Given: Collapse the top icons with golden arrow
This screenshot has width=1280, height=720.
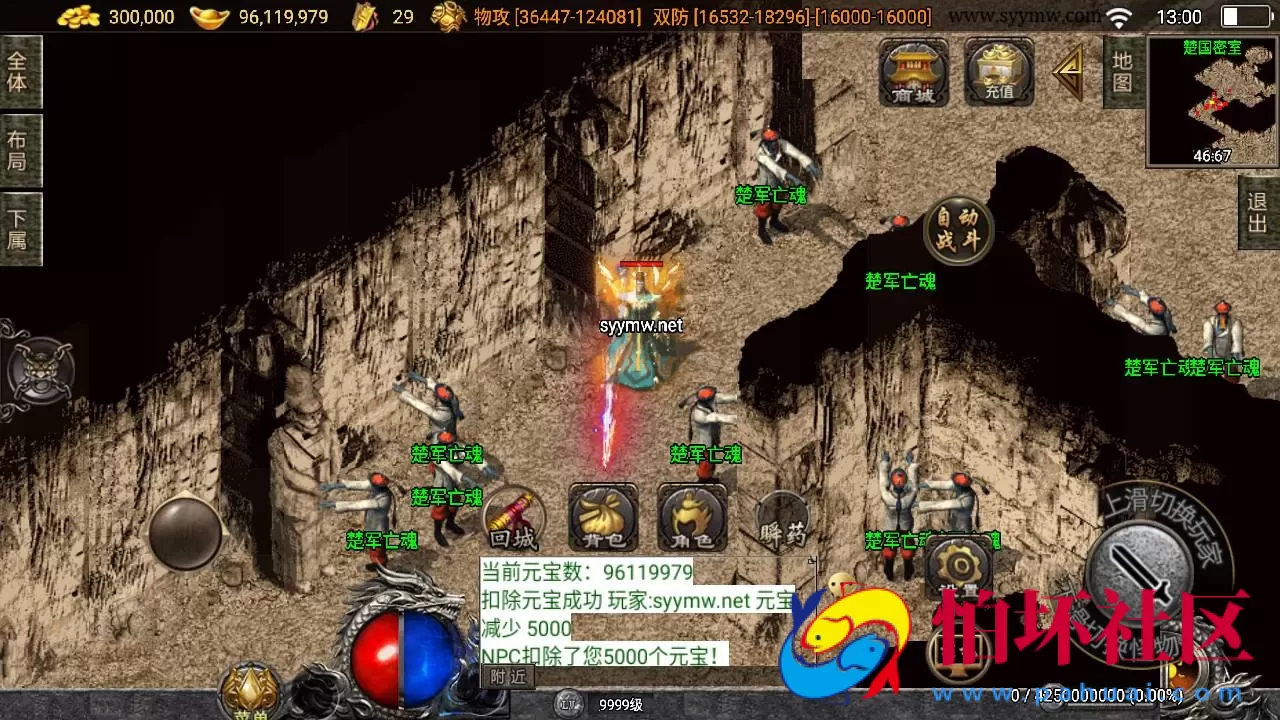Looking at the screenshot, I should click(x=1069, y=72).
